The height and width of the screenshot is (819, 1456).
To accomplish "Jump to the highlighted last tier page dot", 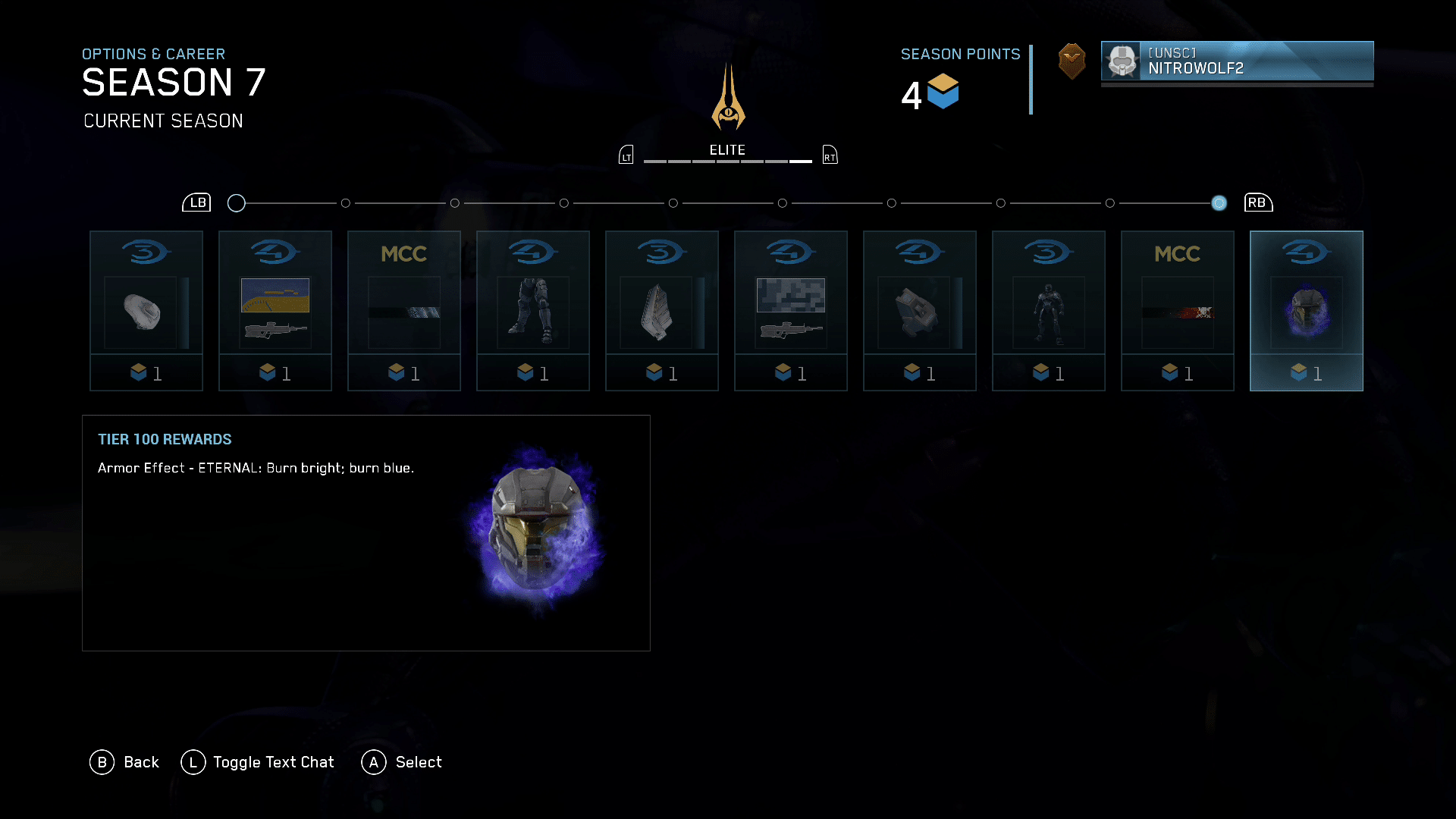I will coord(1219,203).
